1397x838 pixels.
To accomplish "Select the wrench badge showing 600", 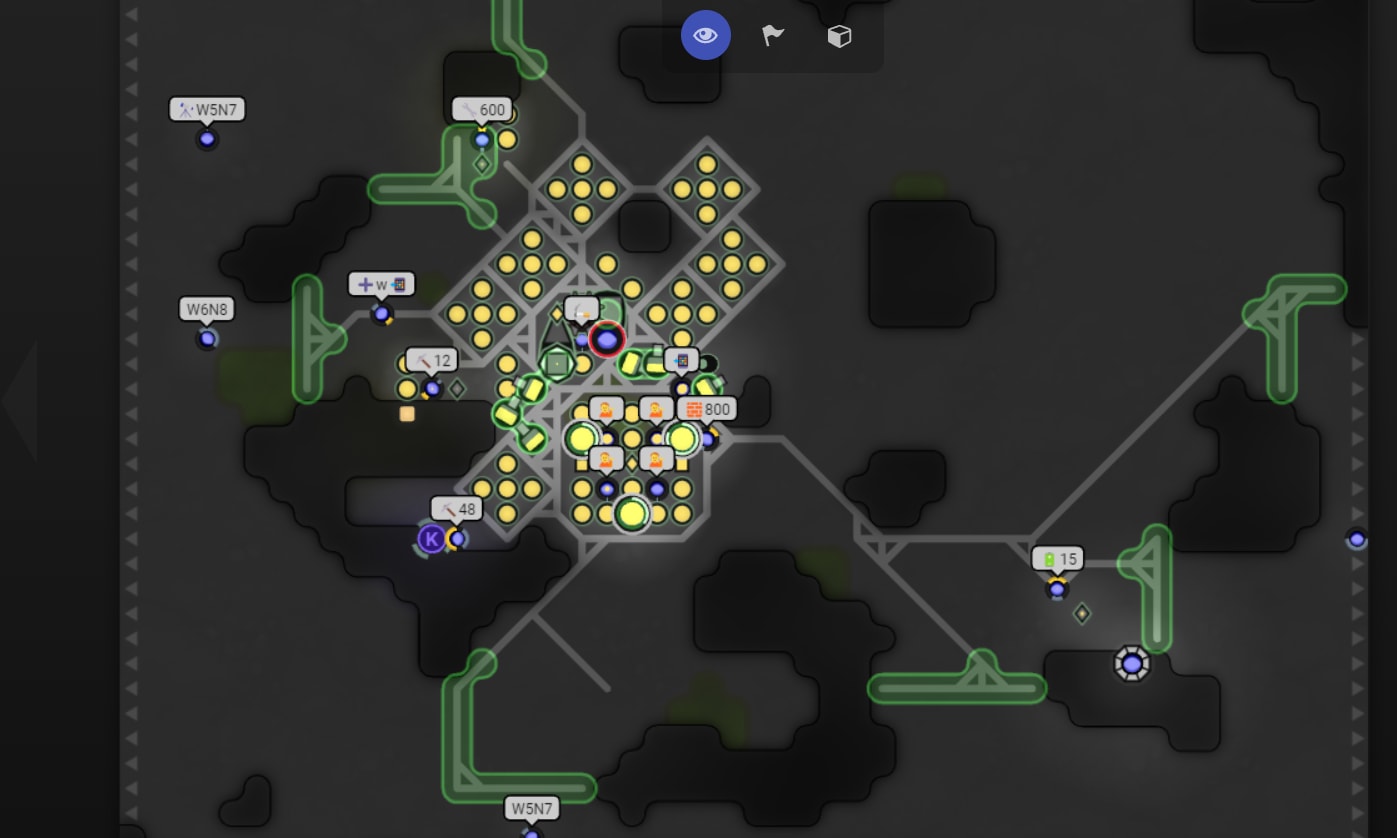I will click(484, 110).
